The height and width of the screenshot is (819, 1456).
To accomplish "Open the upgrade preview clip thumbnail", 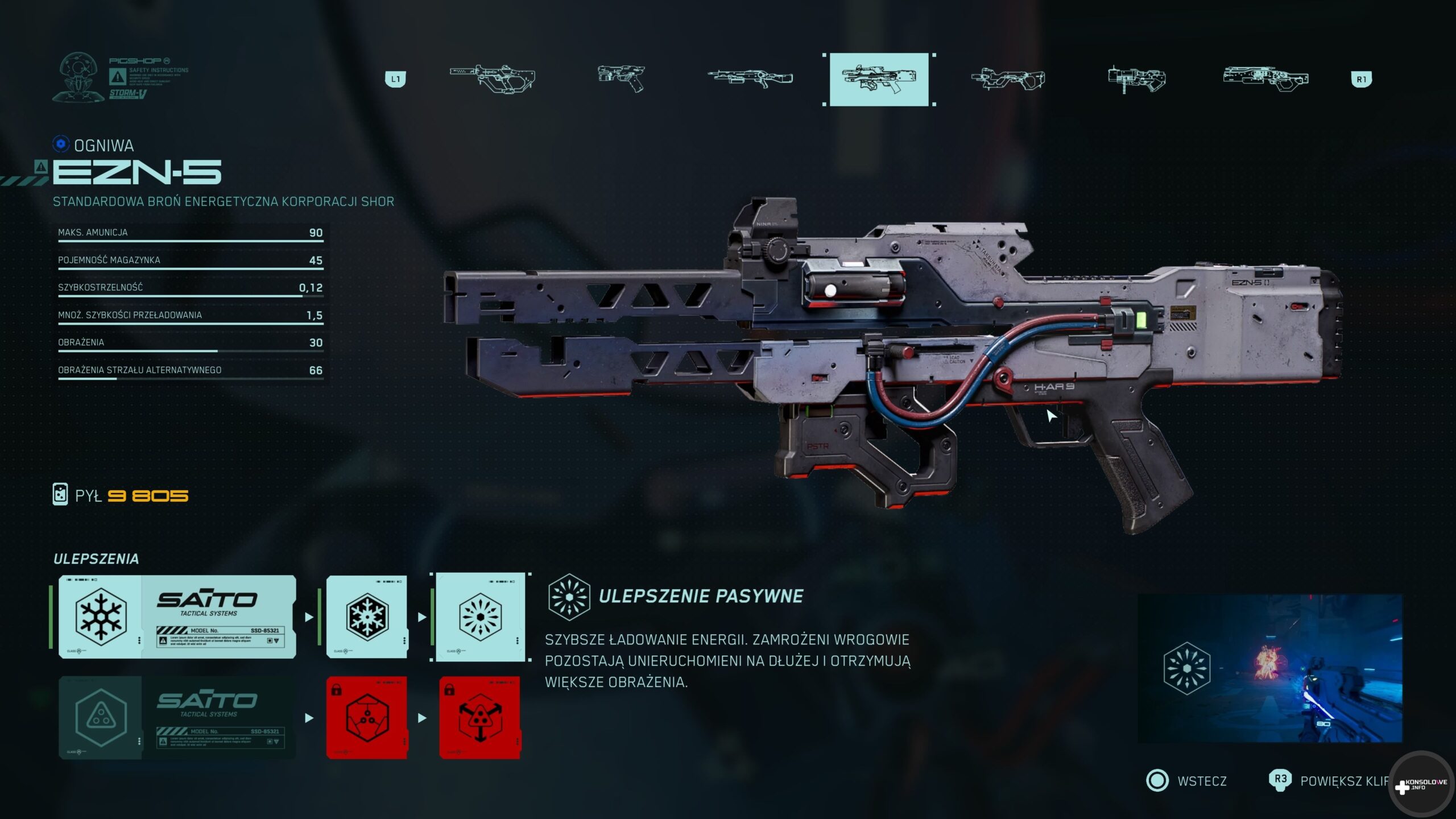I will [1269, 668].
